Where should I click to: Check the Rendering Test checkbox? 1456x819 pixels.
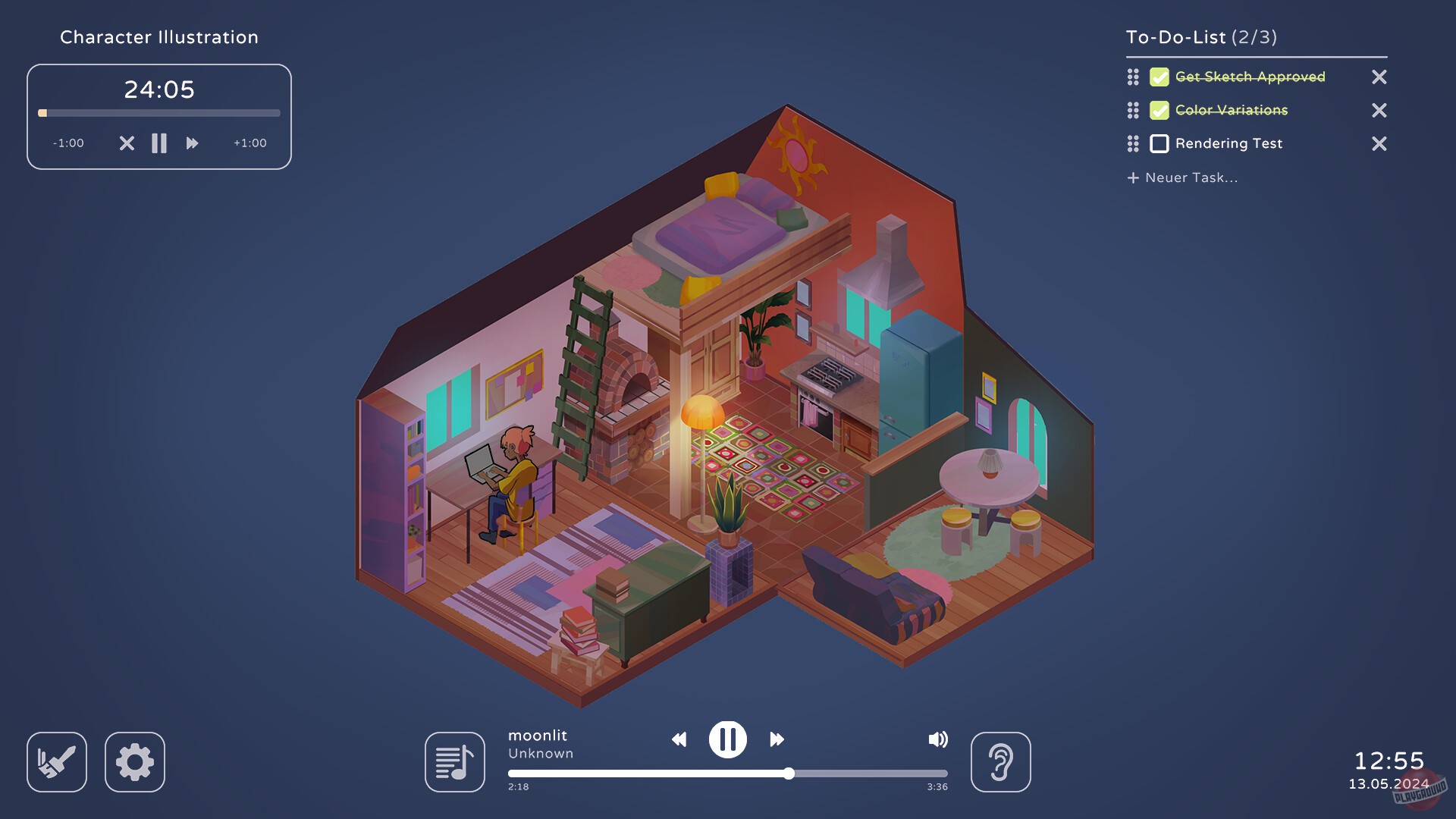(x=1159, y=143)
